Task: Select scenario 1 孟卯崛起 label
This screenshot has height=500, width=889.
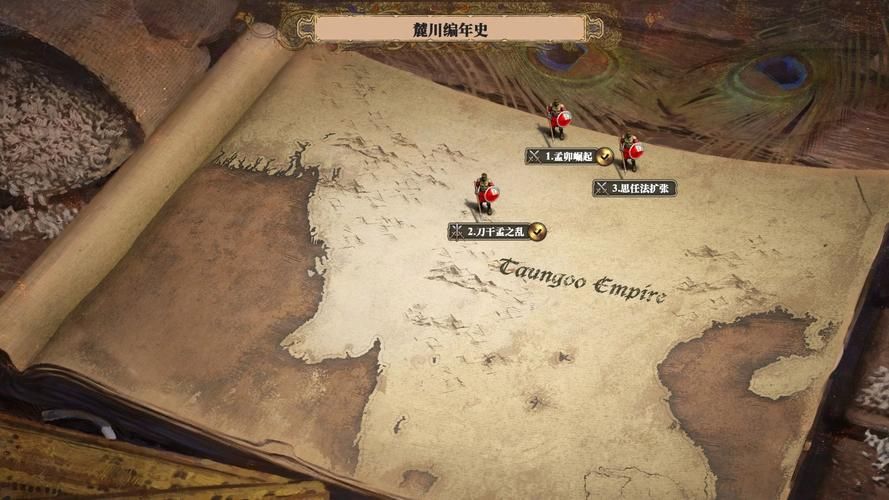Action: point(568,157)
